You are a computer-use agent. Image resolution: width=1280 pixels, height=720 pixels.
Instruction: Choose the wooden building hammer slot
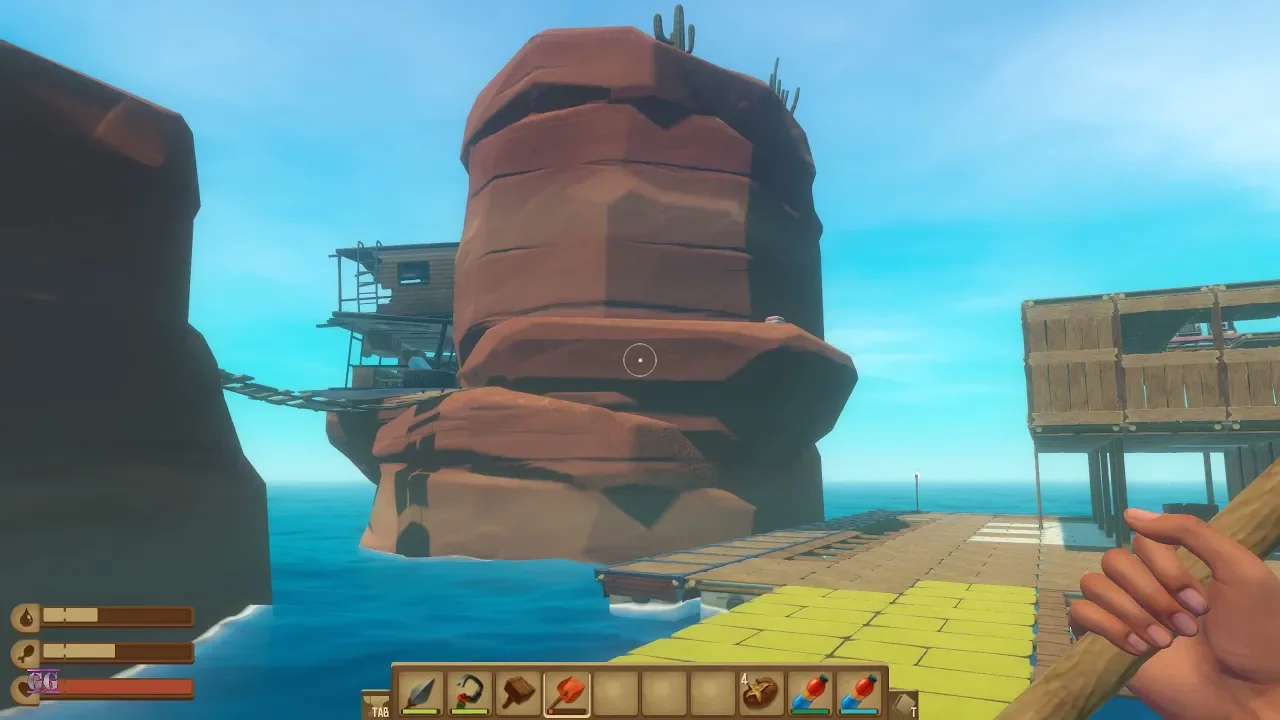(x=518, y=693)
